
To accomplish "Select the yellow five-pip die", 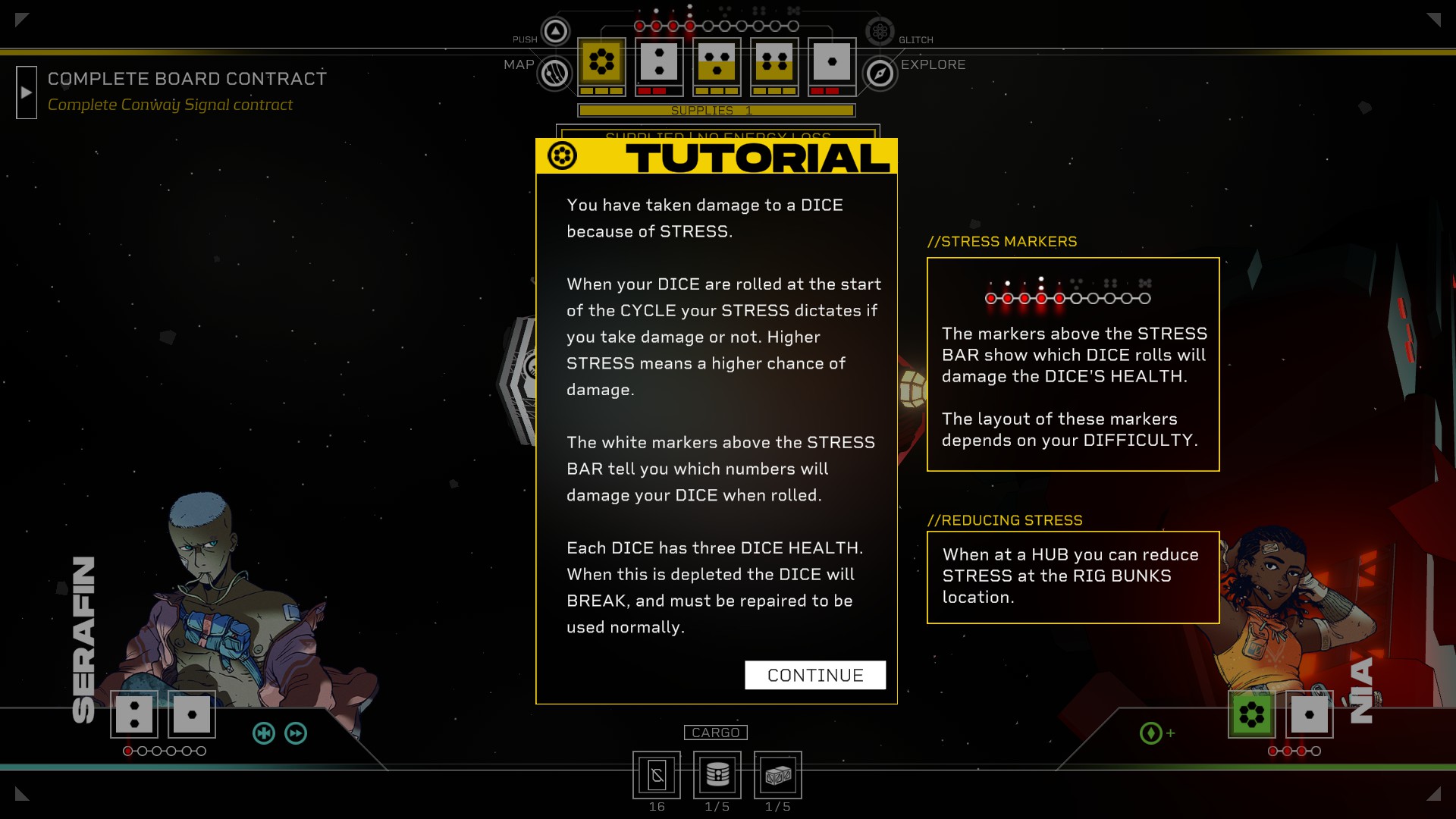I will [602, 62].
